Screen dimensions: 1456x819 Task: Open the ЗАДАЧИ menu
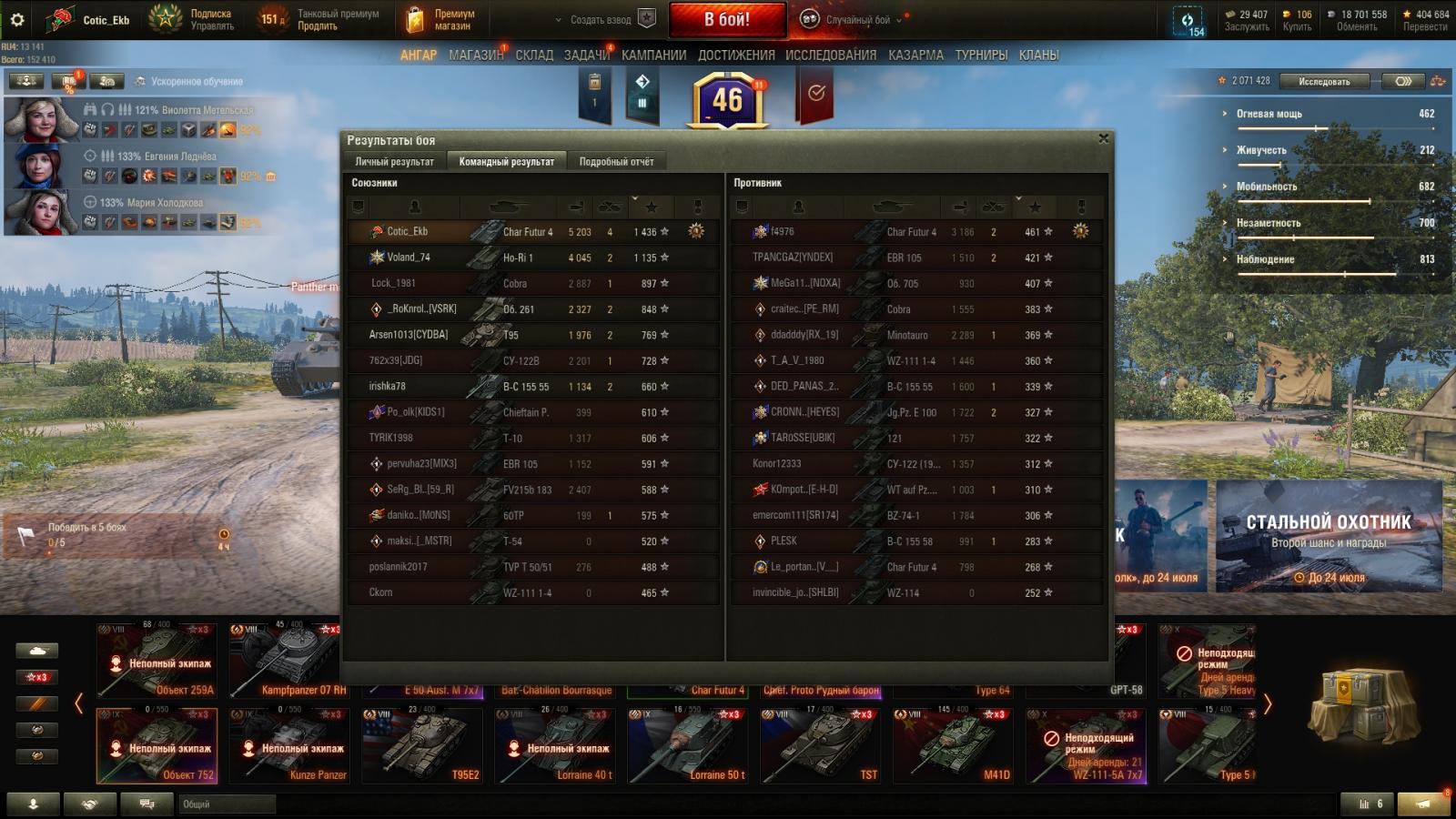pyautogui.click(x=586, y=56)
